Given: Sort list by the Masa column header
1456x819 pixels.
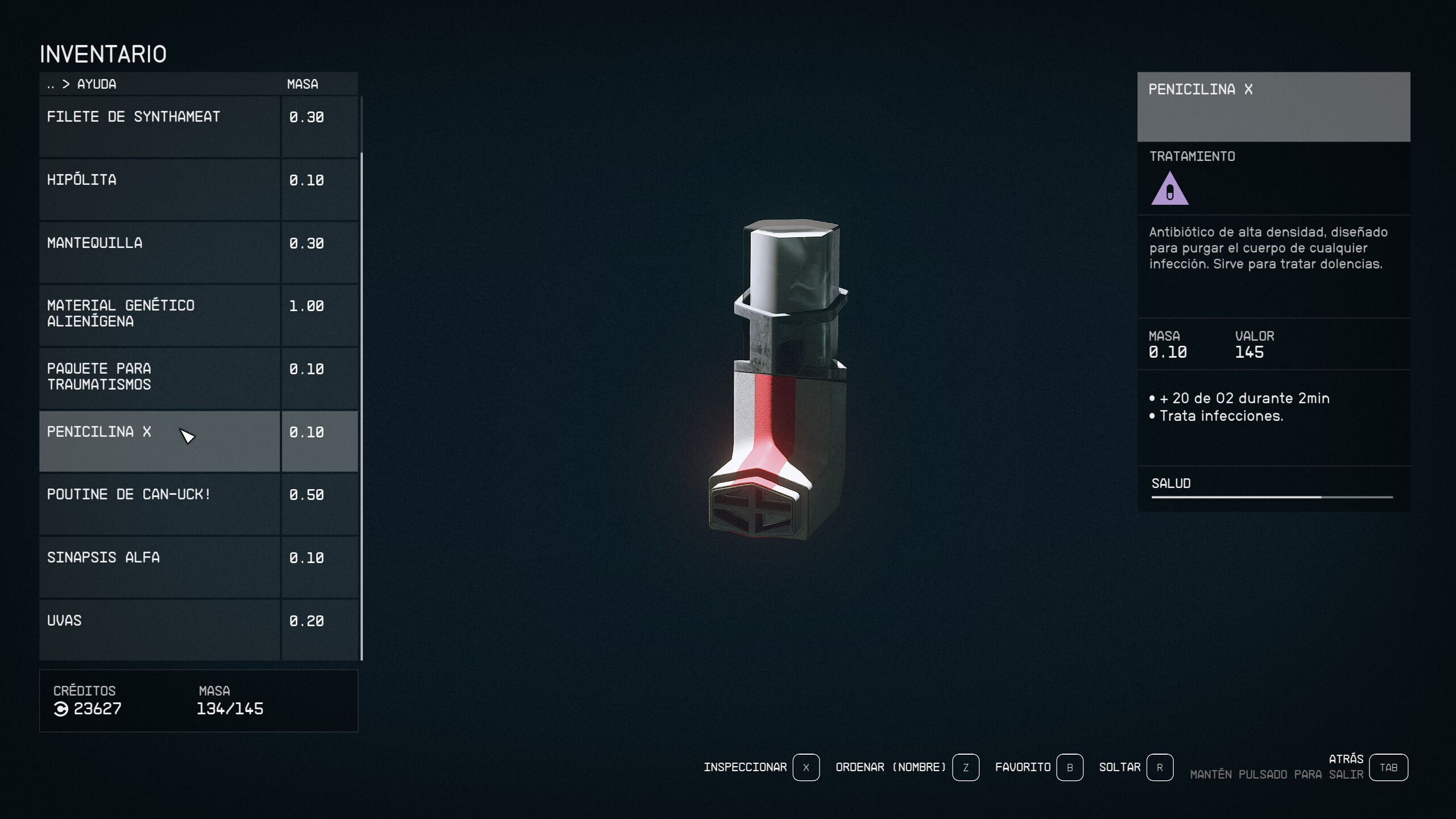Looking at the screenshot, I should [x=302, y=84].
